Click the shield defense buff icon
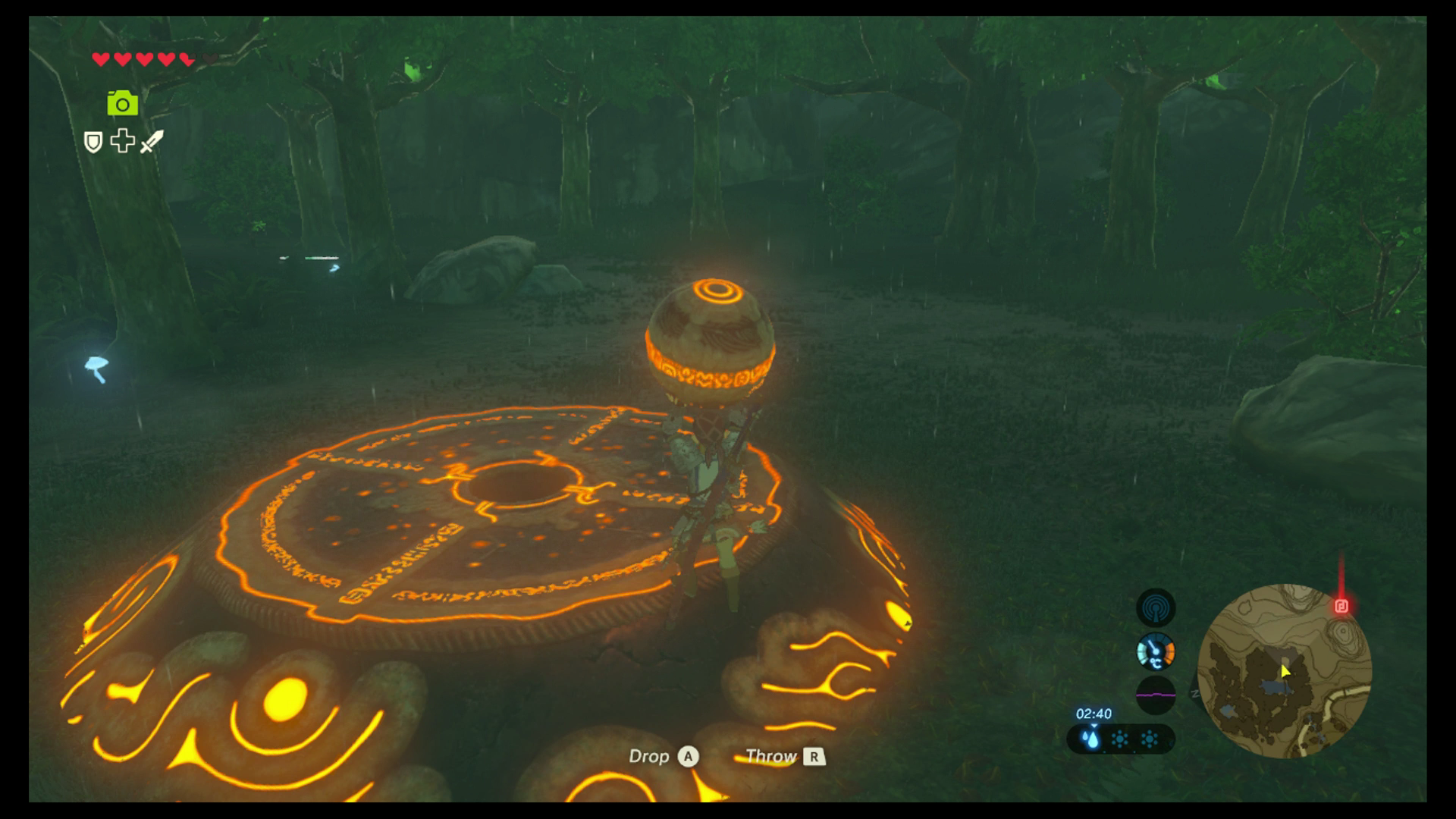 pos(93,142)
